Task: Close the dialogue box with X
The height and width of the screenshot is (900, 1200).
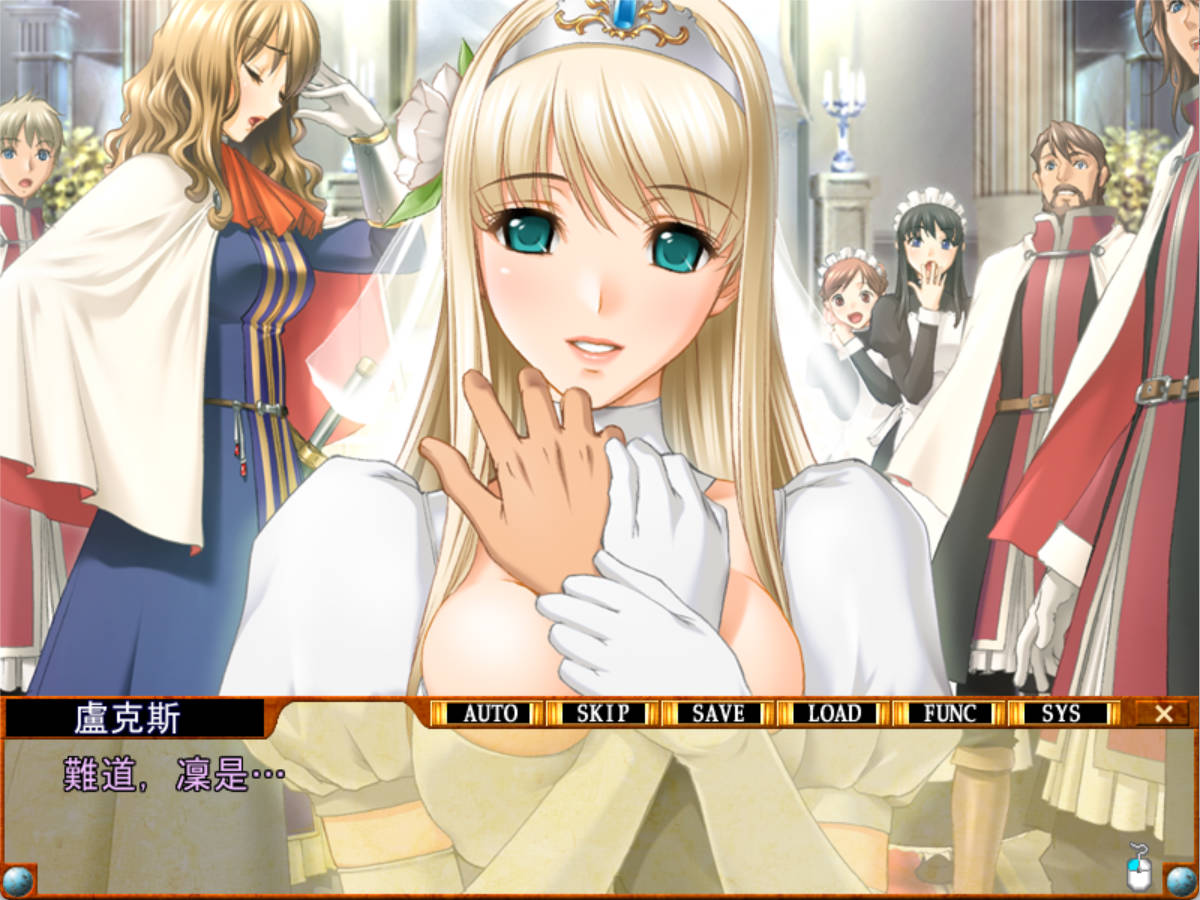Action: point(1163,713)
